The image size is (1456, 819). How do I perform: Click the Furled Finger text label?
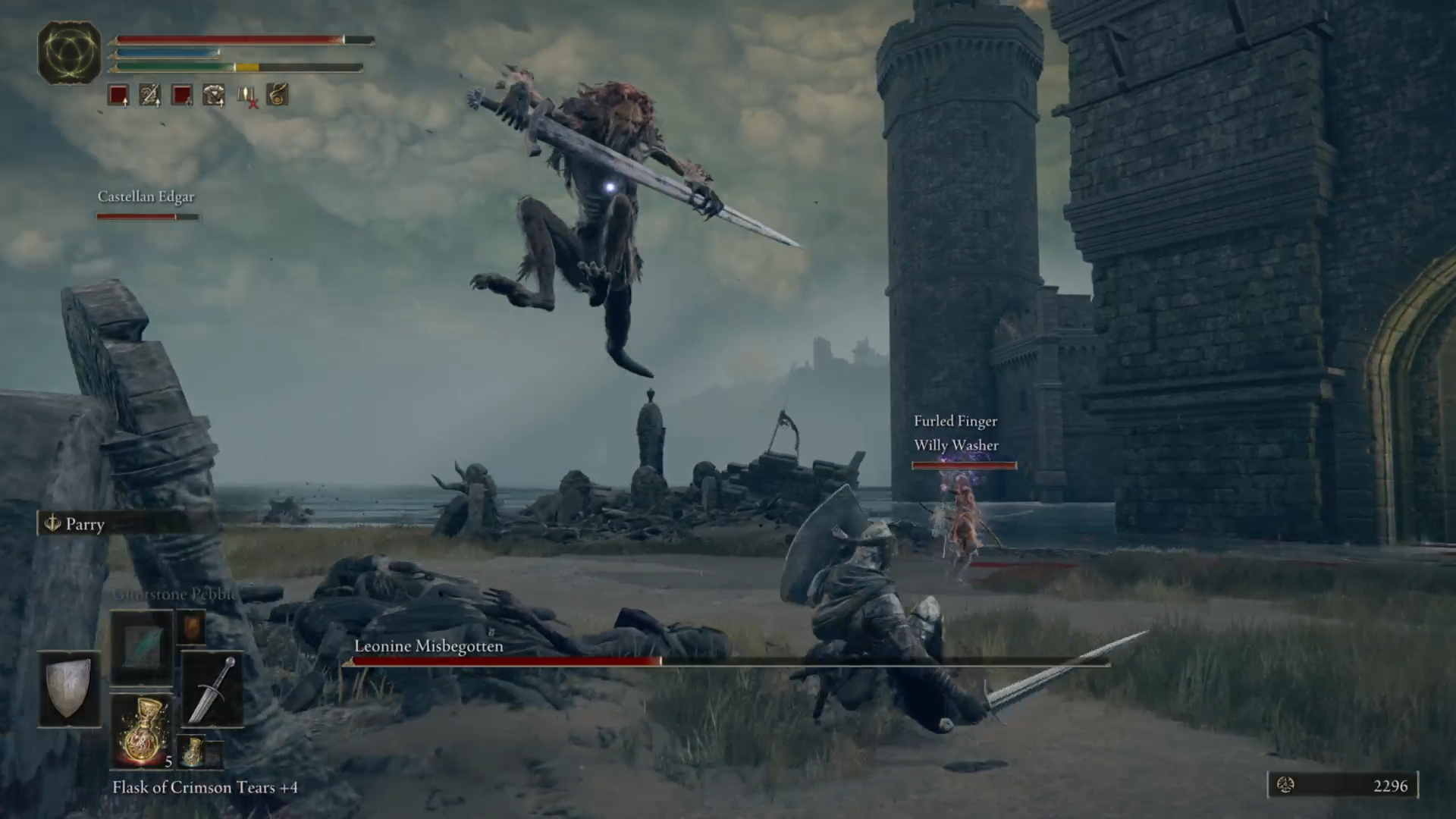(x=955, y=421)
